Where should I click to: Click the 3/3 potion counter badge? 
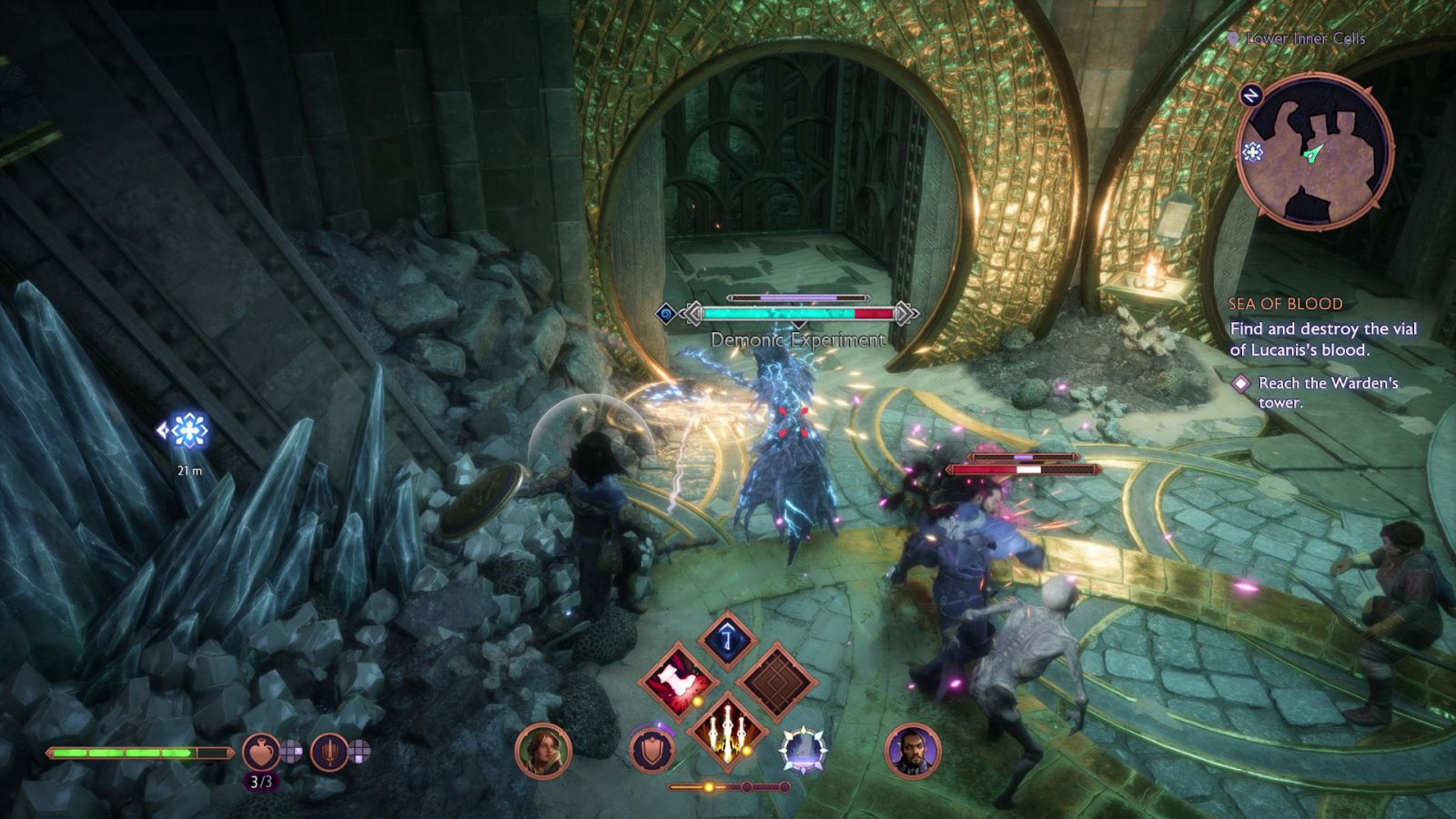tap(262, 781)
